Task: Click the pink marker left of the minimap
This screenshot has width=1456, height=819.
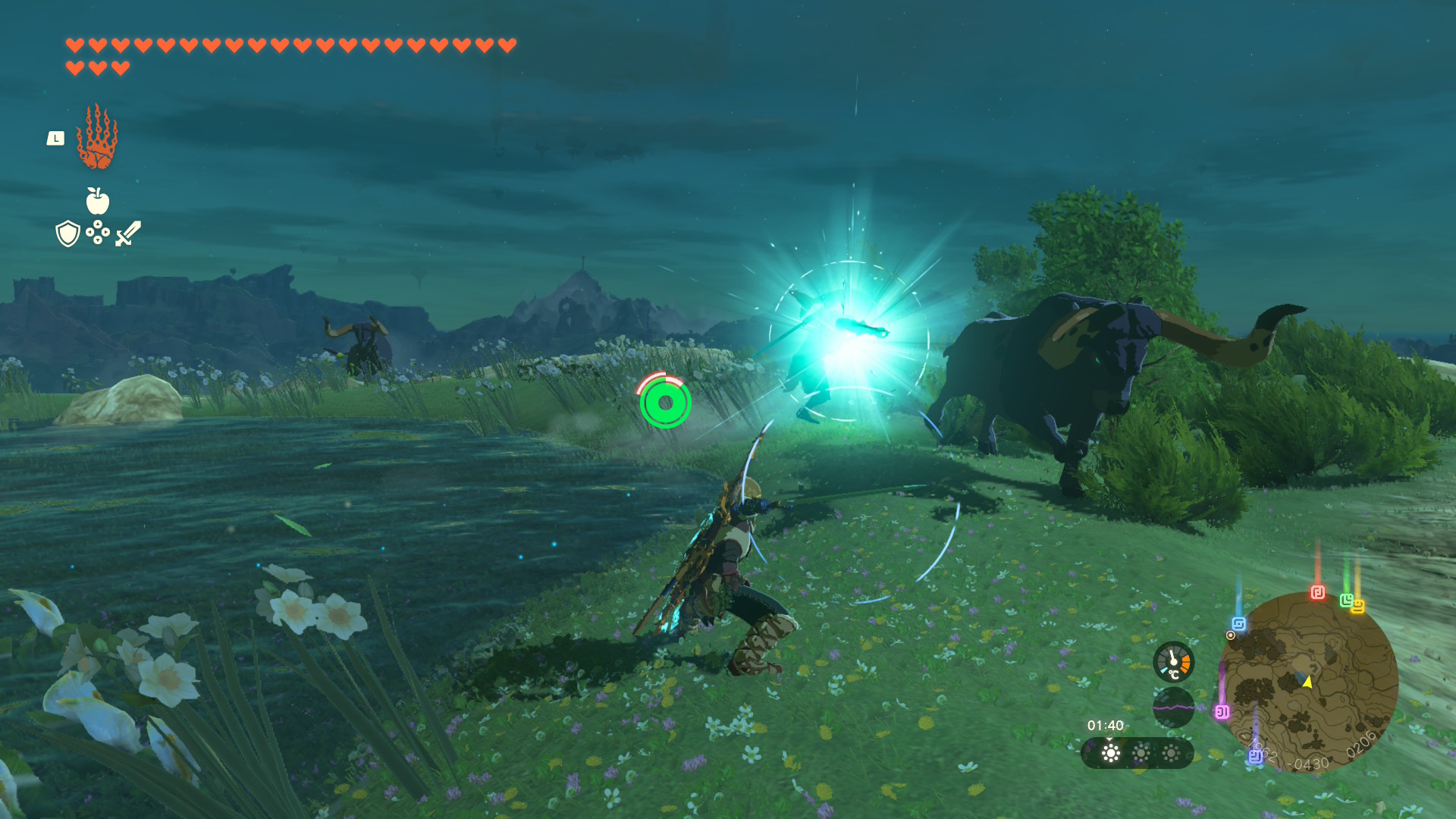Action: 1222,711
